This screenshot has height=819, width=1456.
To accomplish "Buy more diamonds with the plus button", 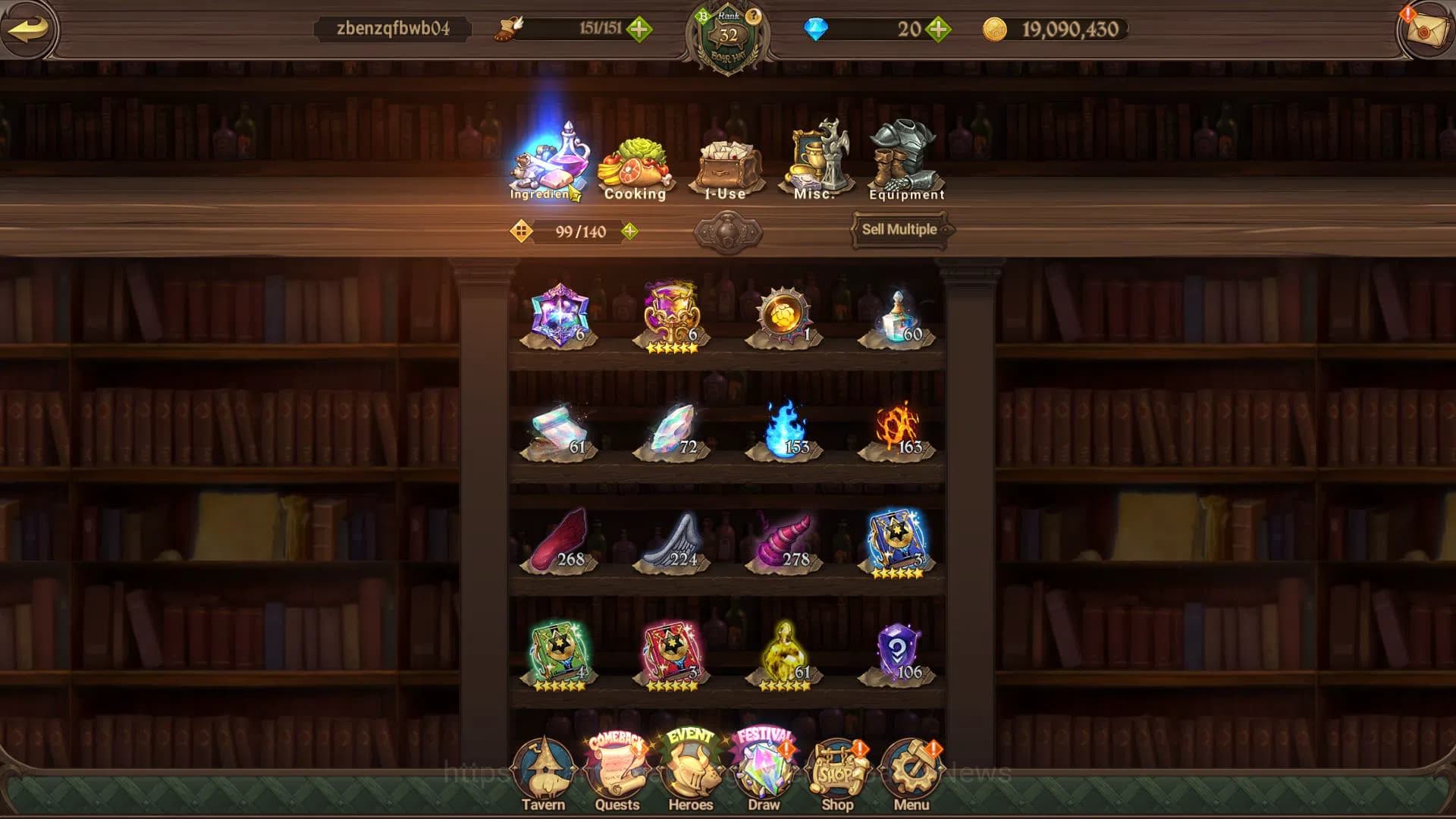I will tap(938, 30).
